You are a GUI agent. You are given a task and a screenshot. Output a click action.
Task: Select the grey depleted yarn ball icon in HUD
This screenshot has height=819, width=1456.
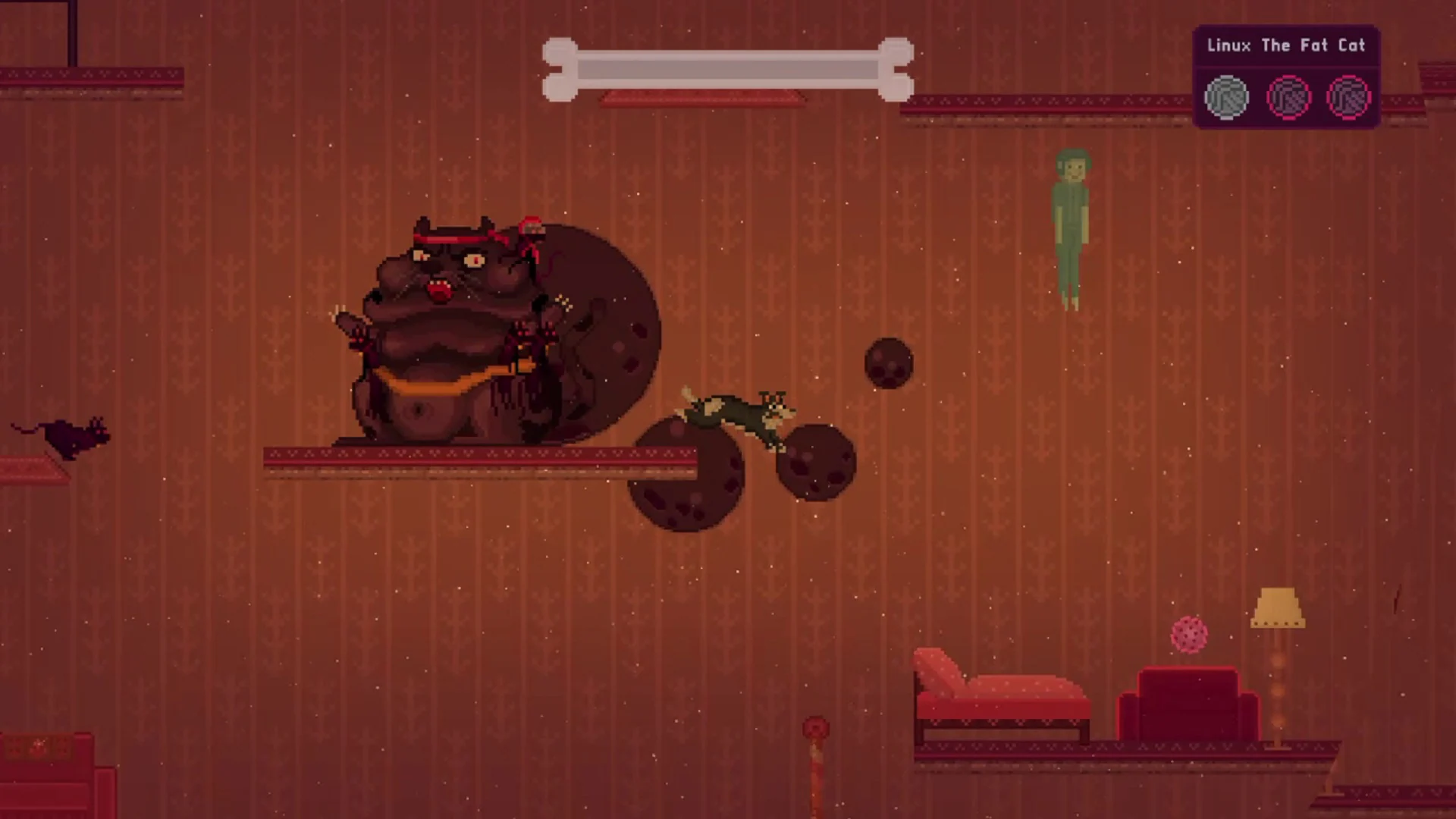[x=1226, y=96]
